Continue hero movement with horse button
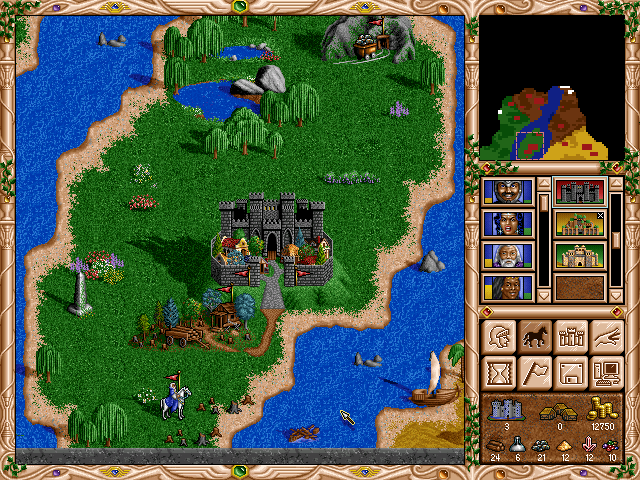The height and width of the screenshot is (480, 640). pos(534,337)
